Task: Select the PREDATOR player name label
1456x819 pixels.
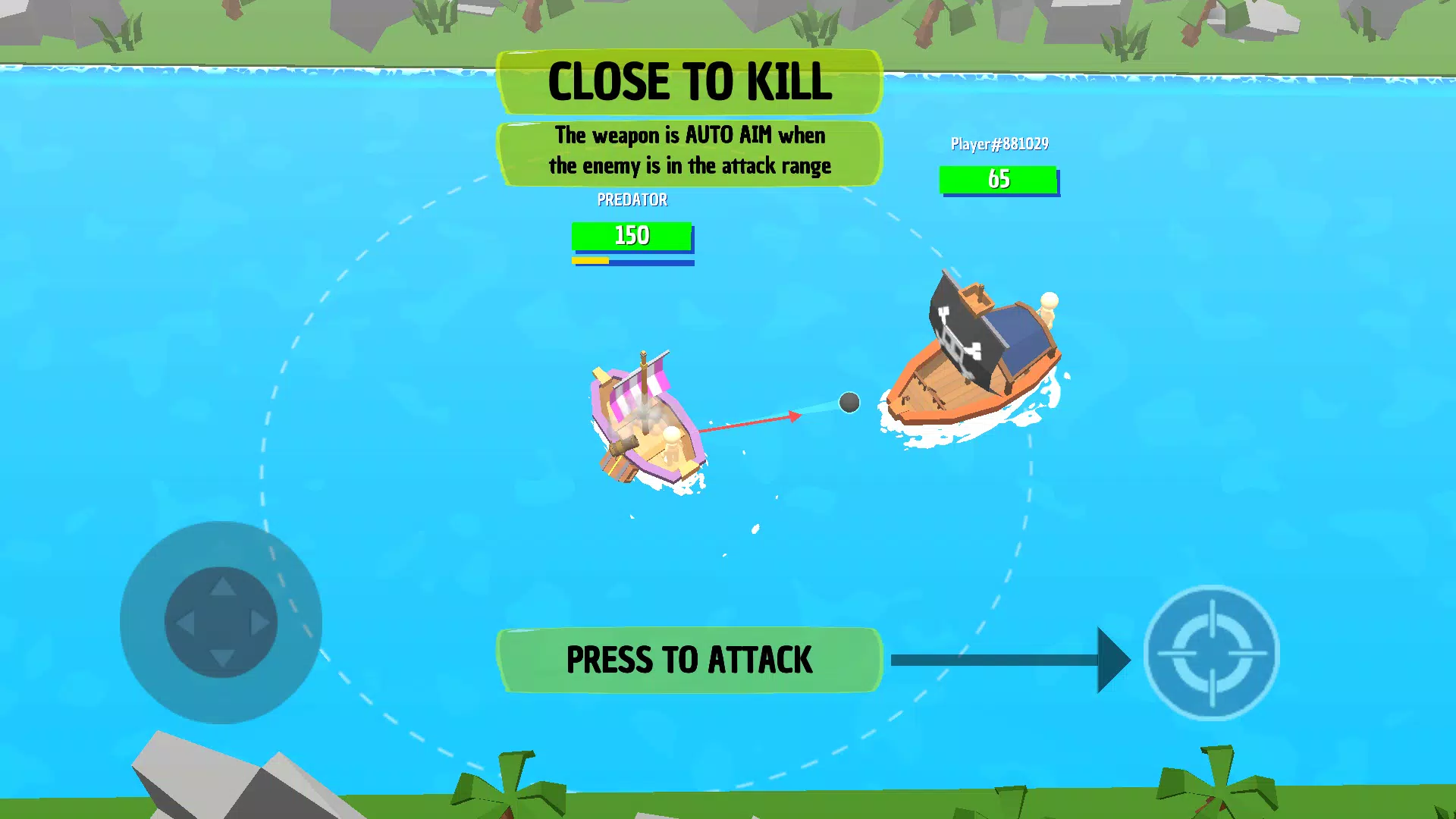Action: (632, 199)
